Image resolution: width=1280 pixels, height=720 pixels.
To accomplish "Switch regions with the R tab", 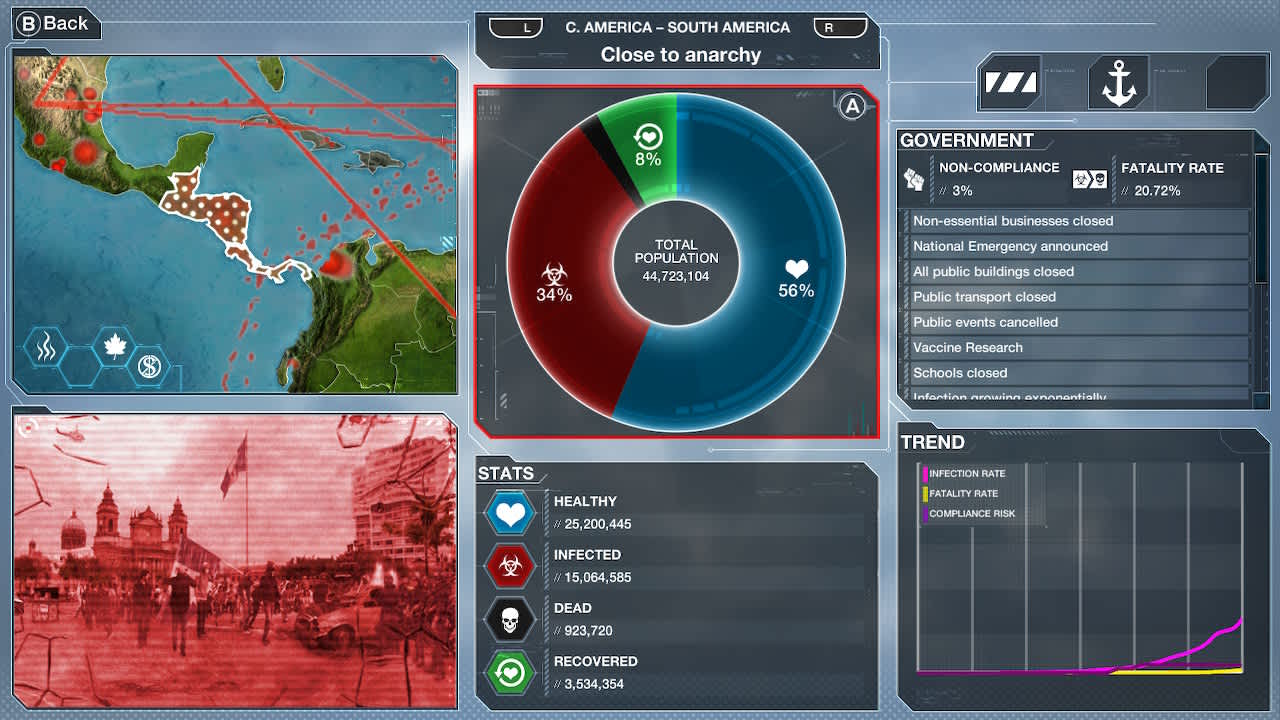I will coord(840,27).
